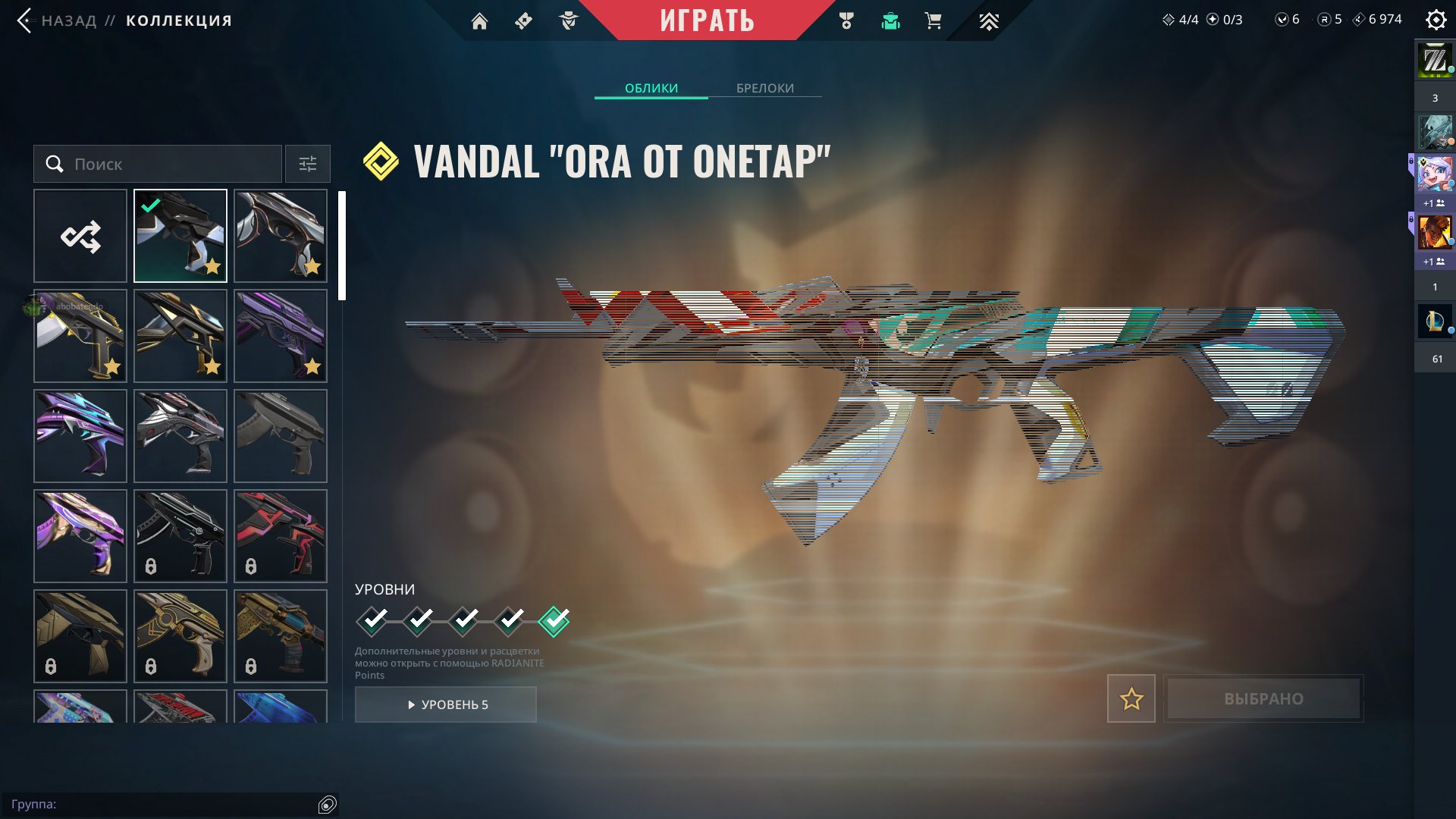Open the agents icon in top bar
This screenshot has height=819, width=1456.
tap(568, 21)
